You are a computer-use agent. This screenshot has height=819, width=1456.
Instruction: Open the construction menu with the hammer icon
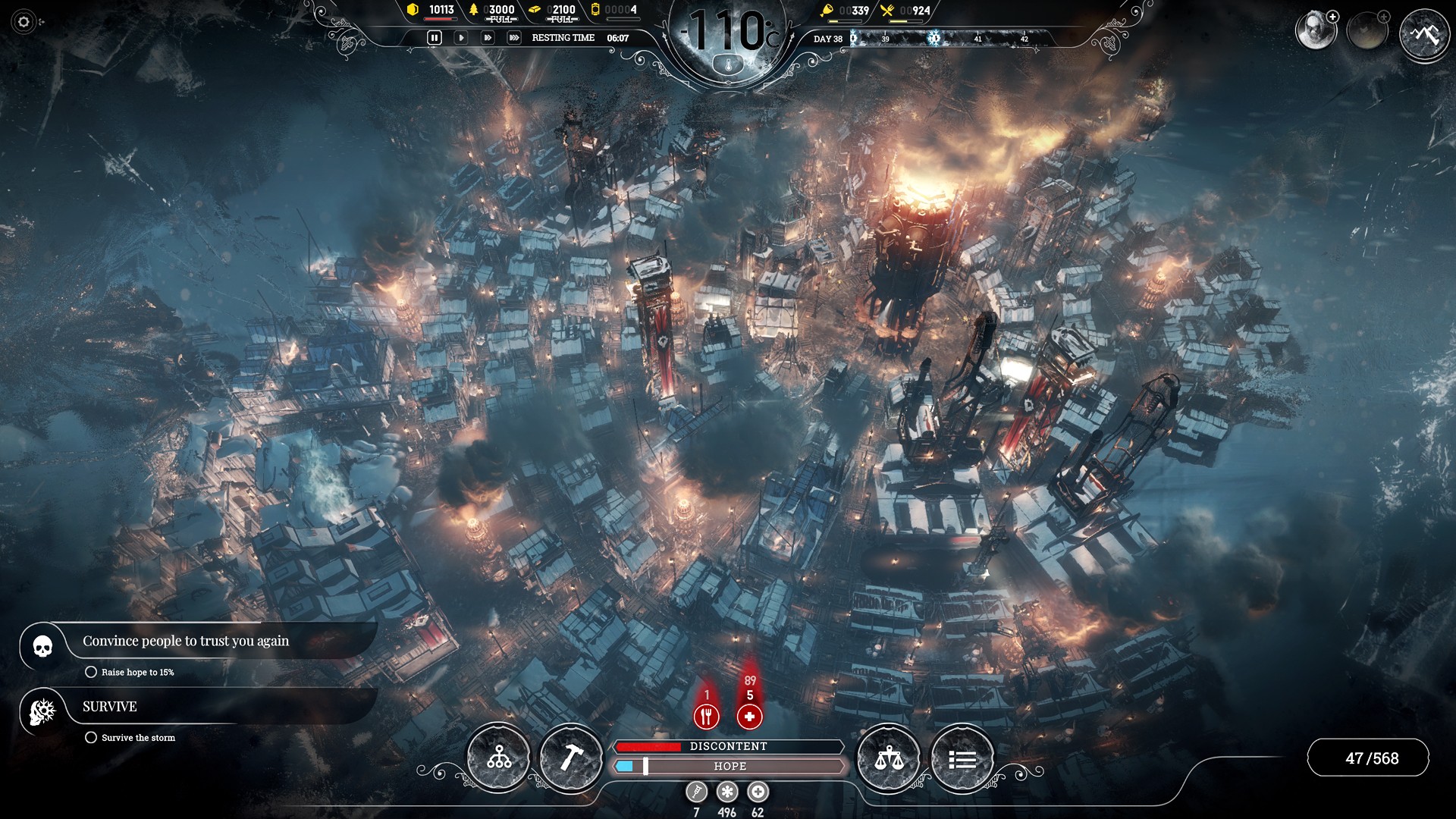click(x=573, y=757)
